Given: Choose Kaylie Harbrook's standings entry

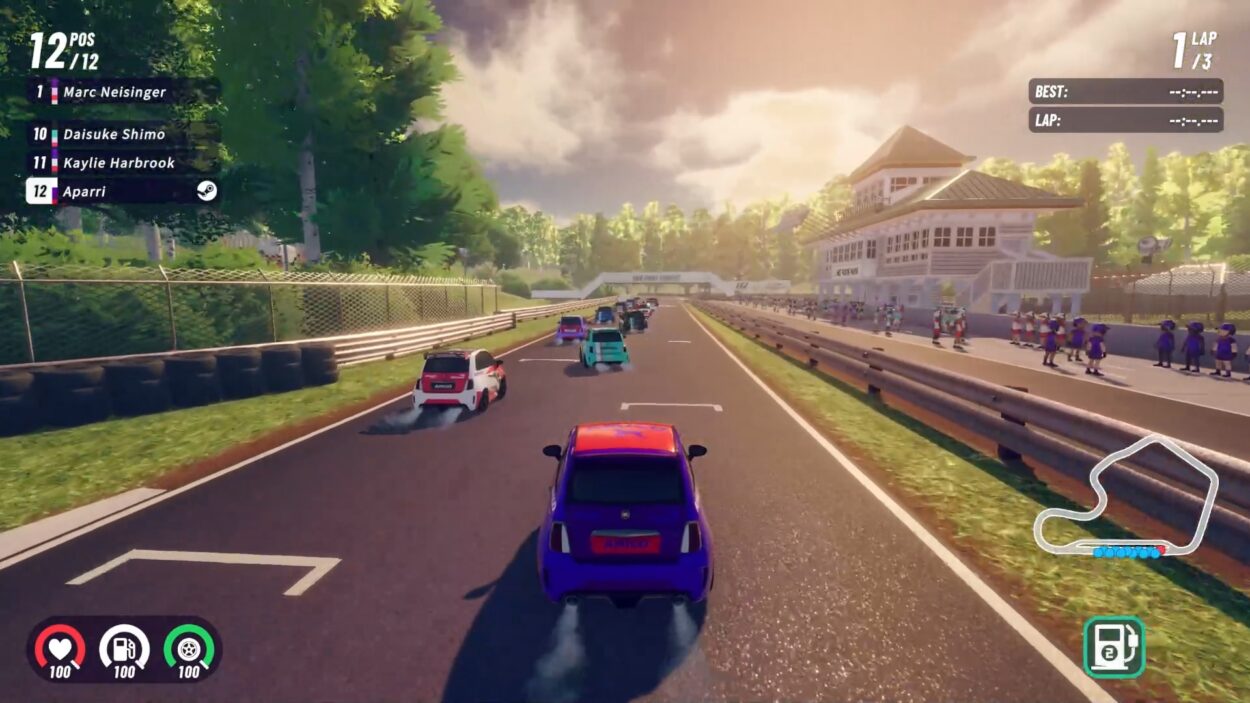Looking at the screenshot, I should coord(118,163).
